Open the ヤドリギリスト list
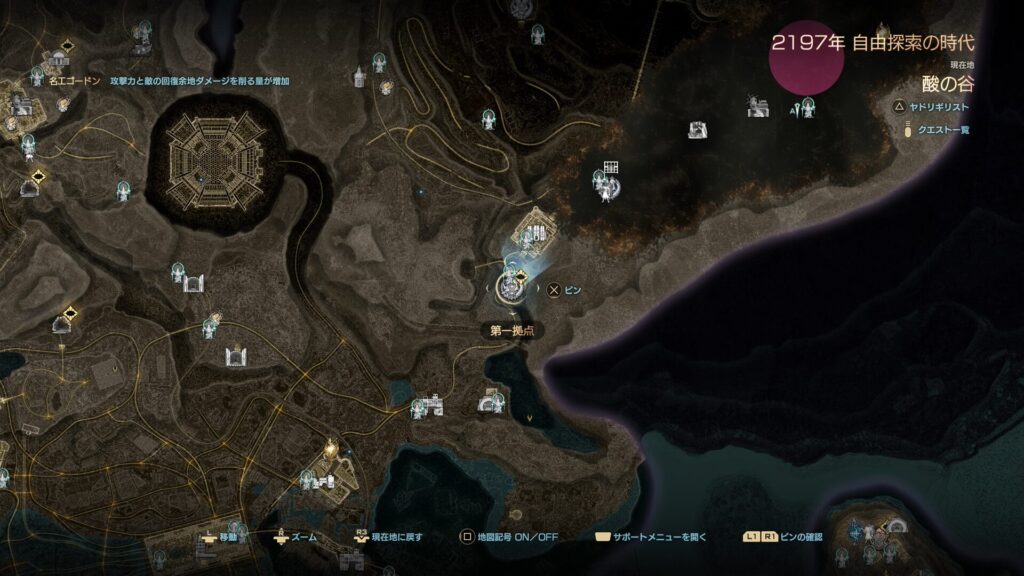This screenshot has width=1024, height=576. point(935,105)
